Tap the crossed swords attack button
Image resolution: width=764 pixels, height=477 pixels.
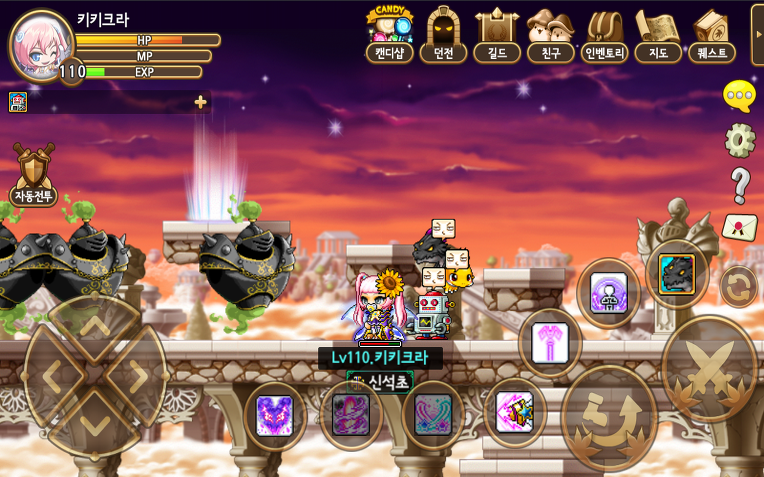(x=710, y=367)
